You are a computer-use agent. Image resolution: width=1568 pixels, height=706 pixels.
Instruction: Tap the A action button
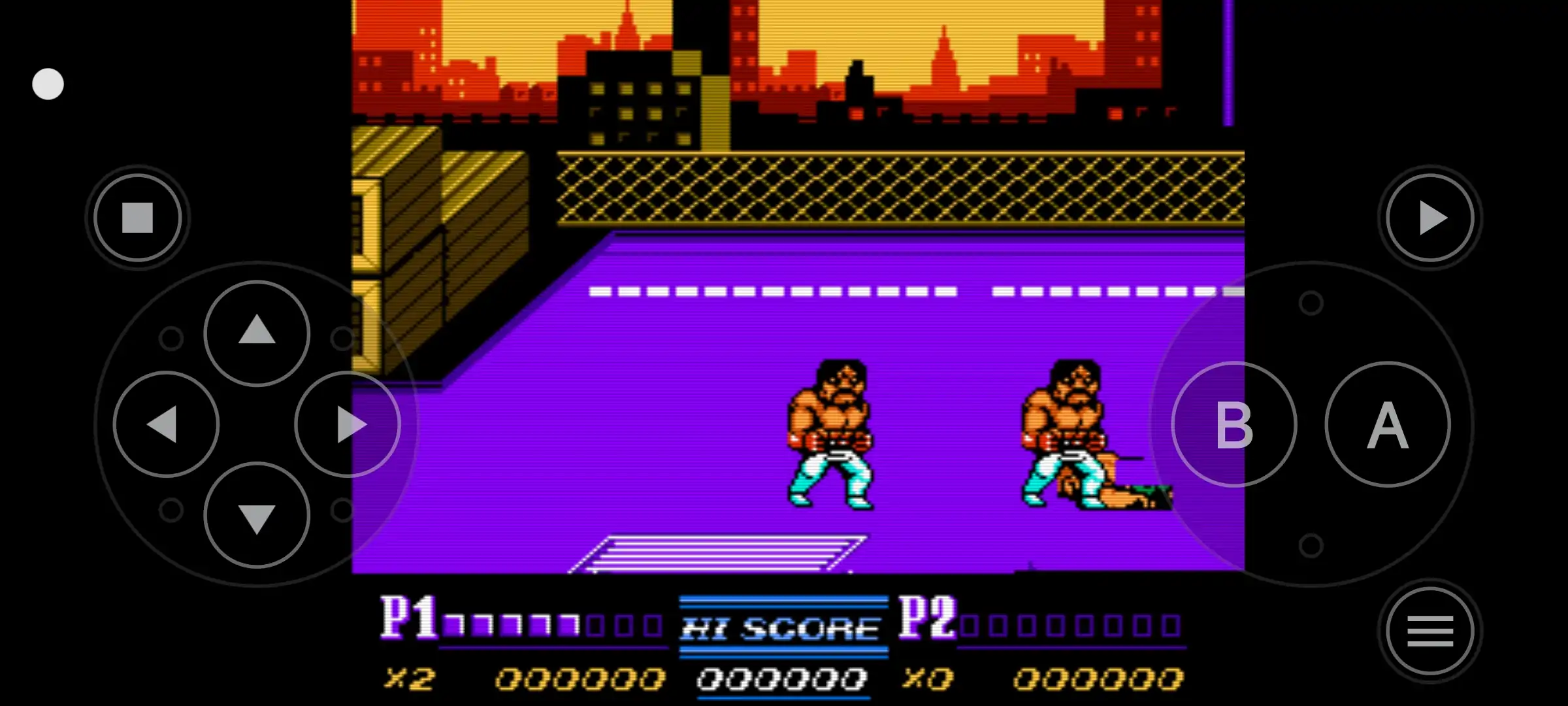click(x=1388, y=424)
